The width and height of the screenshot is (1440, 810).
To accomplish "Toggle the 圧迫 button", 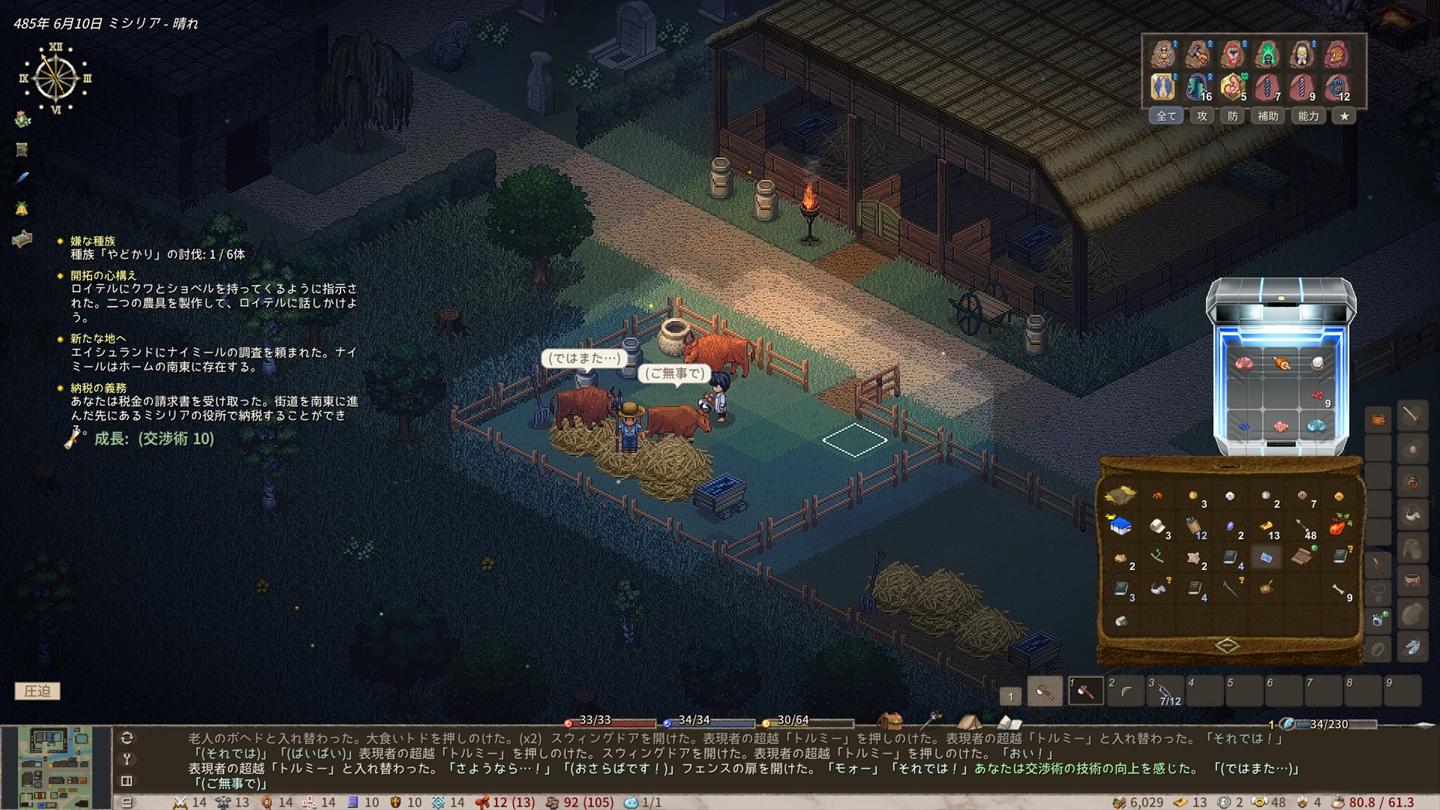I will click(37, 691).
